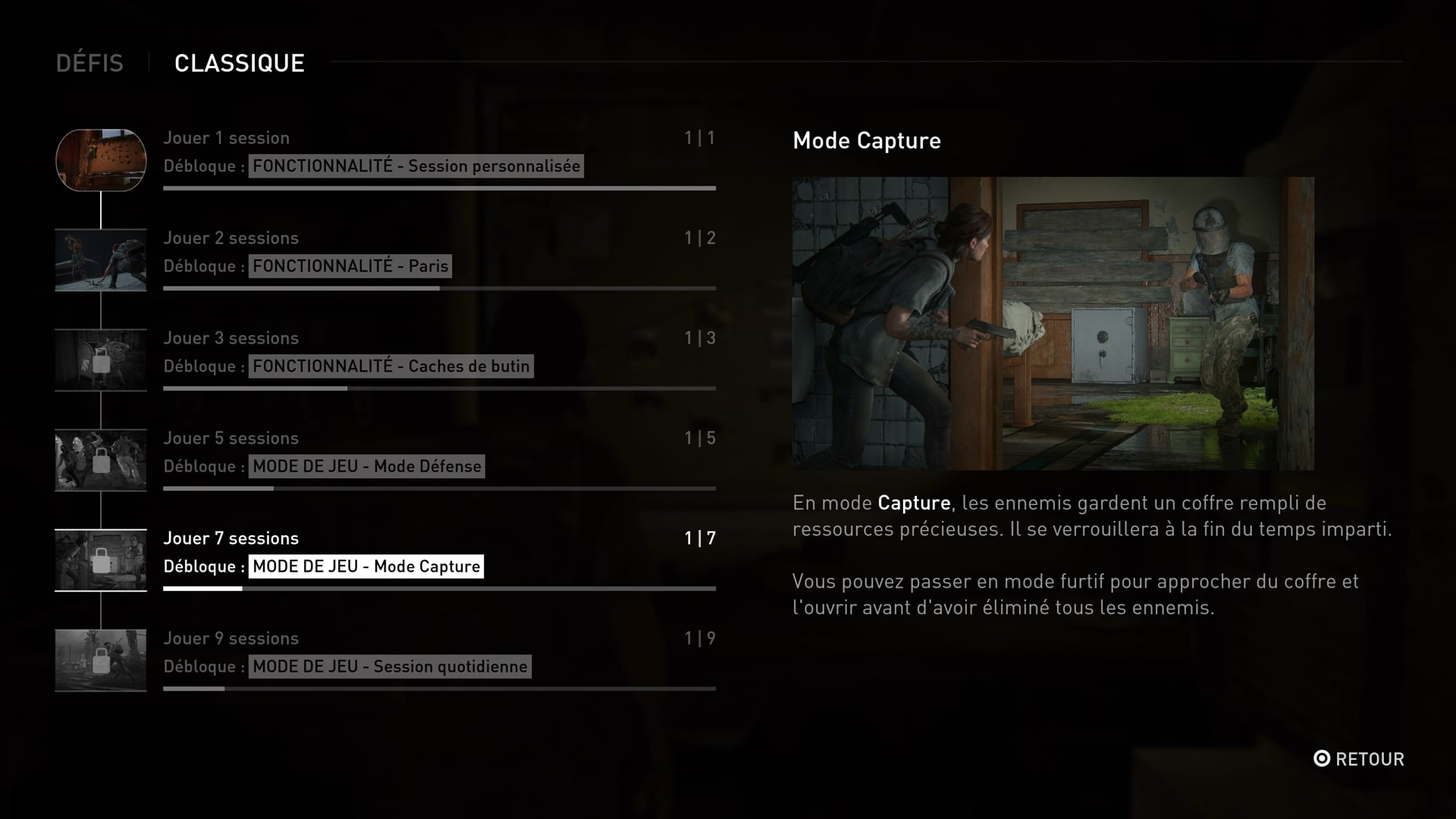Screen dimensions: 1456x819
Task: Click the RETOUR button
Action: (x=1360, y=759)
